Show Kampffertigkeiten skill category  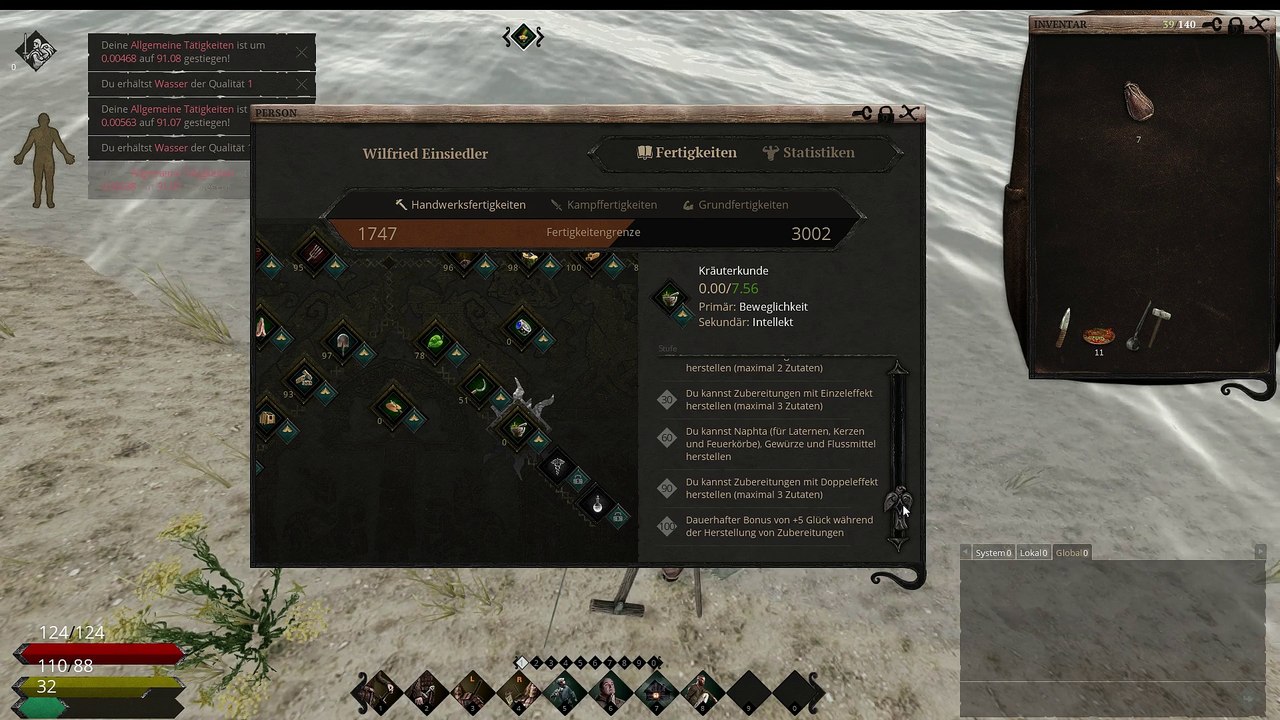[603, 205]
